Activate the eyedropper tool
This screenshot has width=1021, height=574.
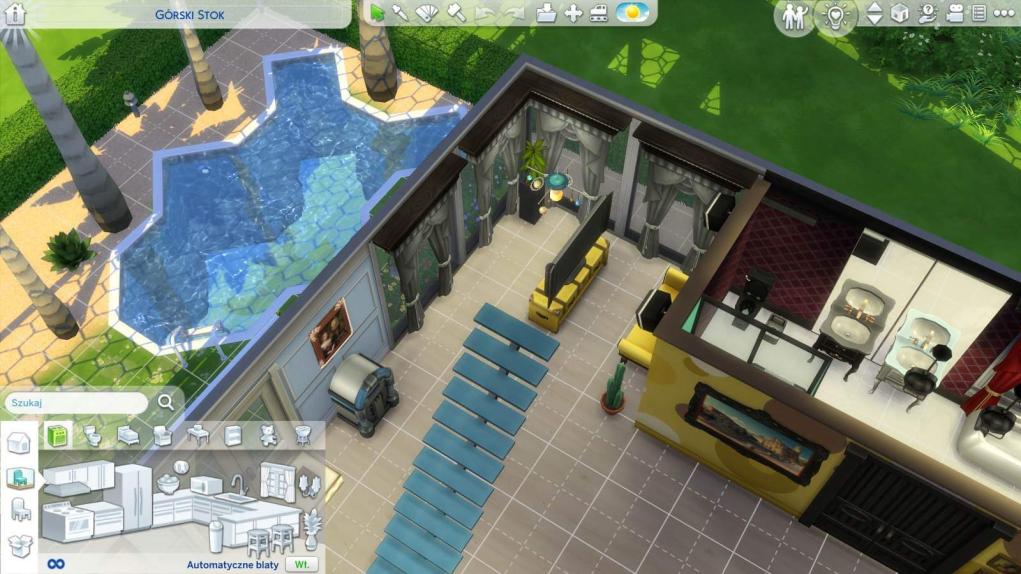399,13
